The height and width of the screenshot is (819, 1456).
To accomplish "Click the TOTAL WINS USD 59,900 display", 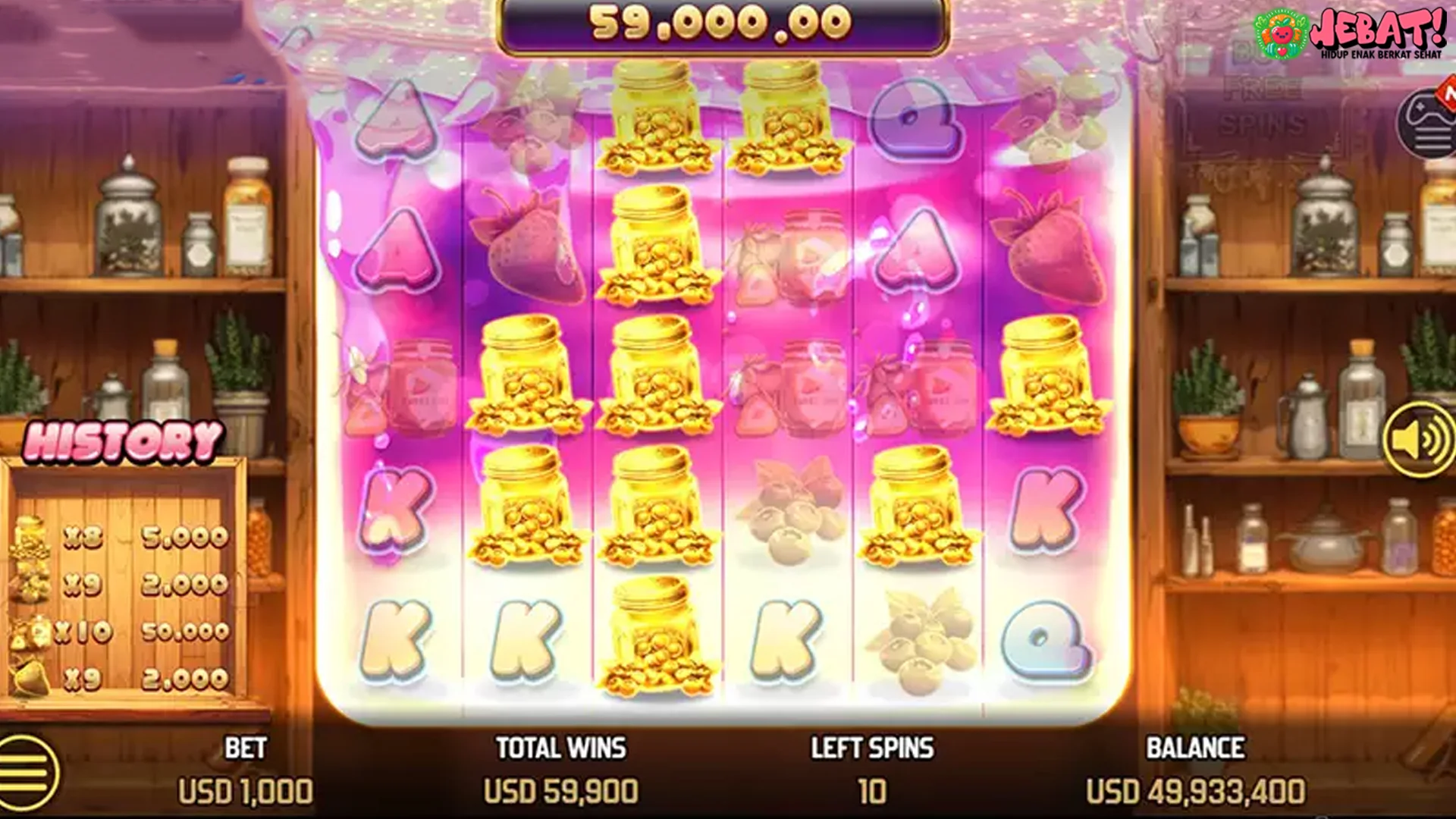I will click(561, 770).
